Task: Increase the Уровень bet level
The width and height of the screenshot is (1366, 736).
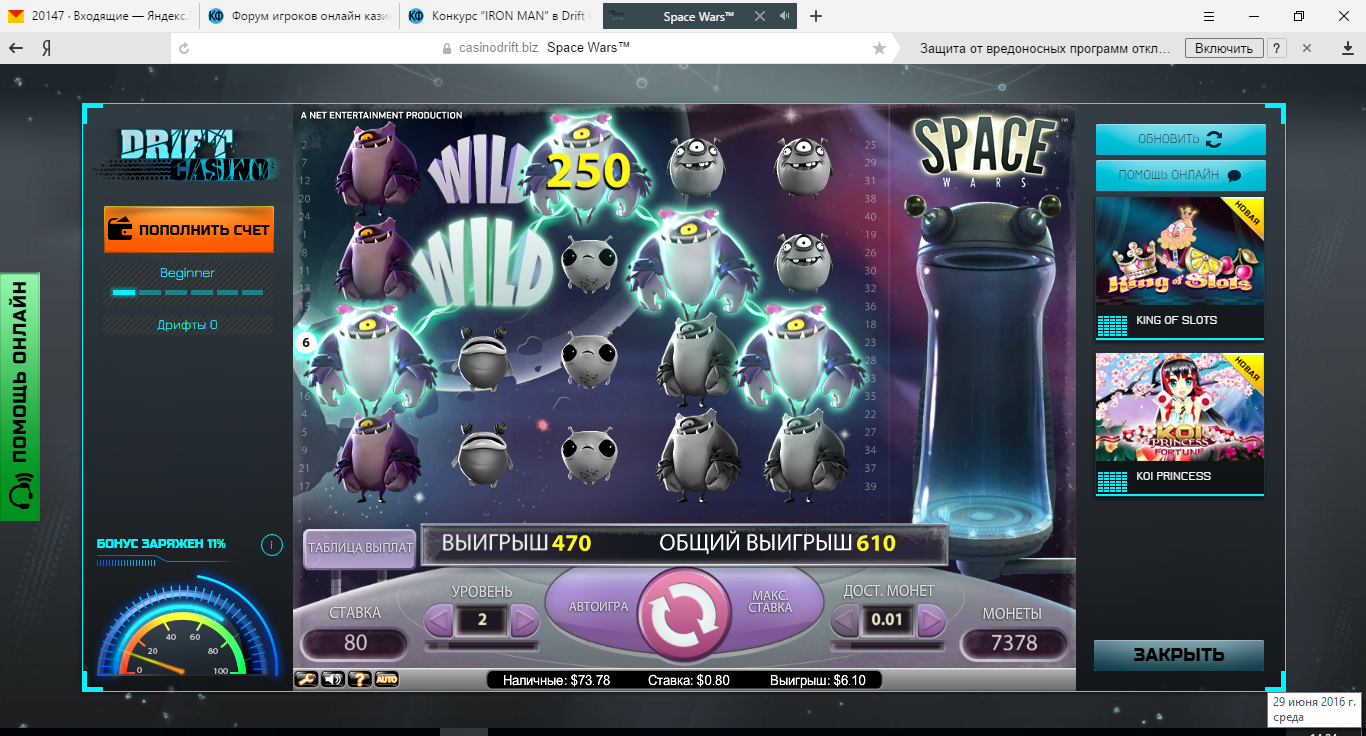Action: pyautogui.click(x=525, y=621)
